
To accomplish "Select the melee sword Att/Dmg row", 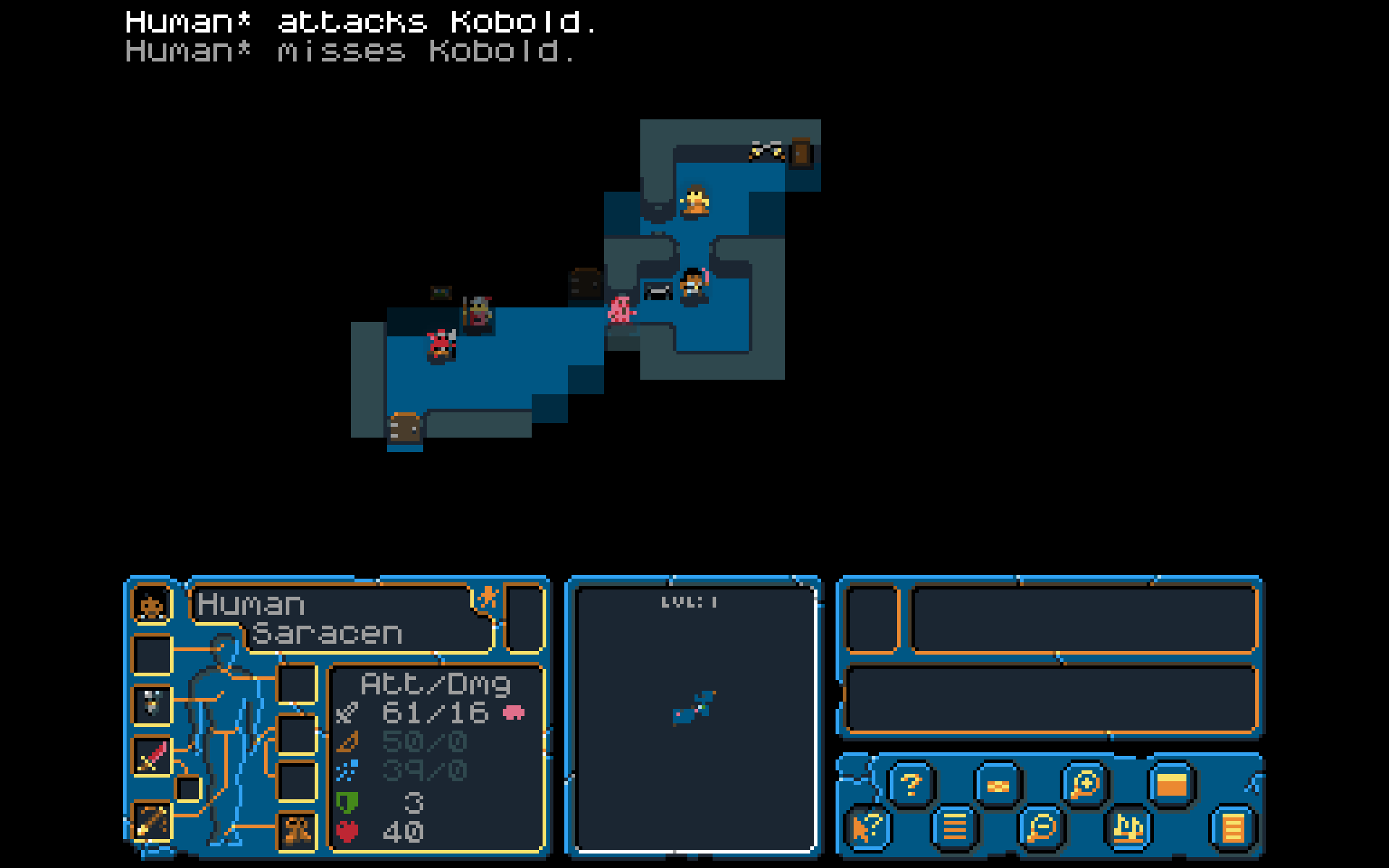I will [x=434, y=713].
